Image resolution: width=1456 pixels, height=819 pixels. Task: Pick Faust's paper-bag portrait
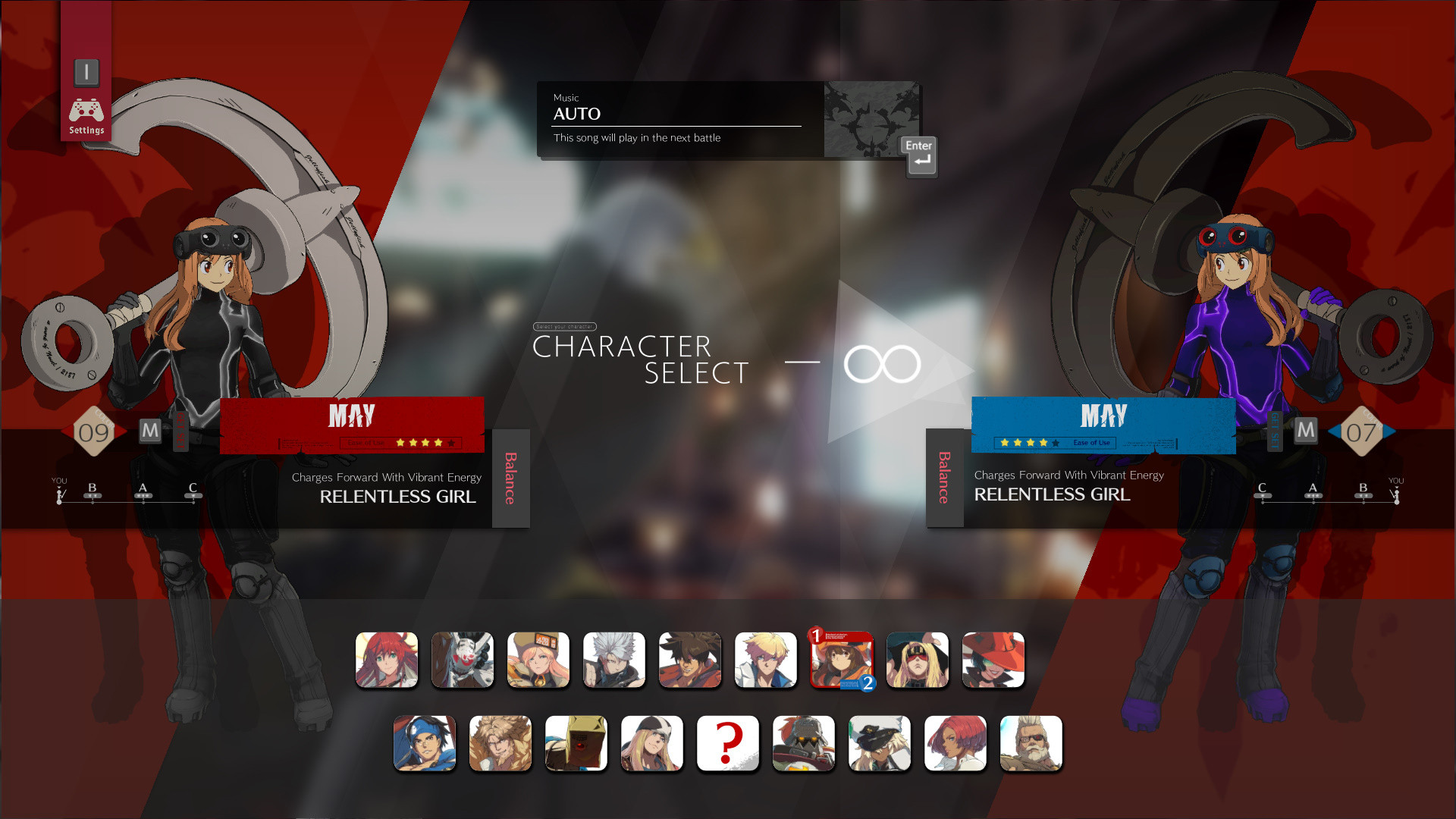(576, 743)
